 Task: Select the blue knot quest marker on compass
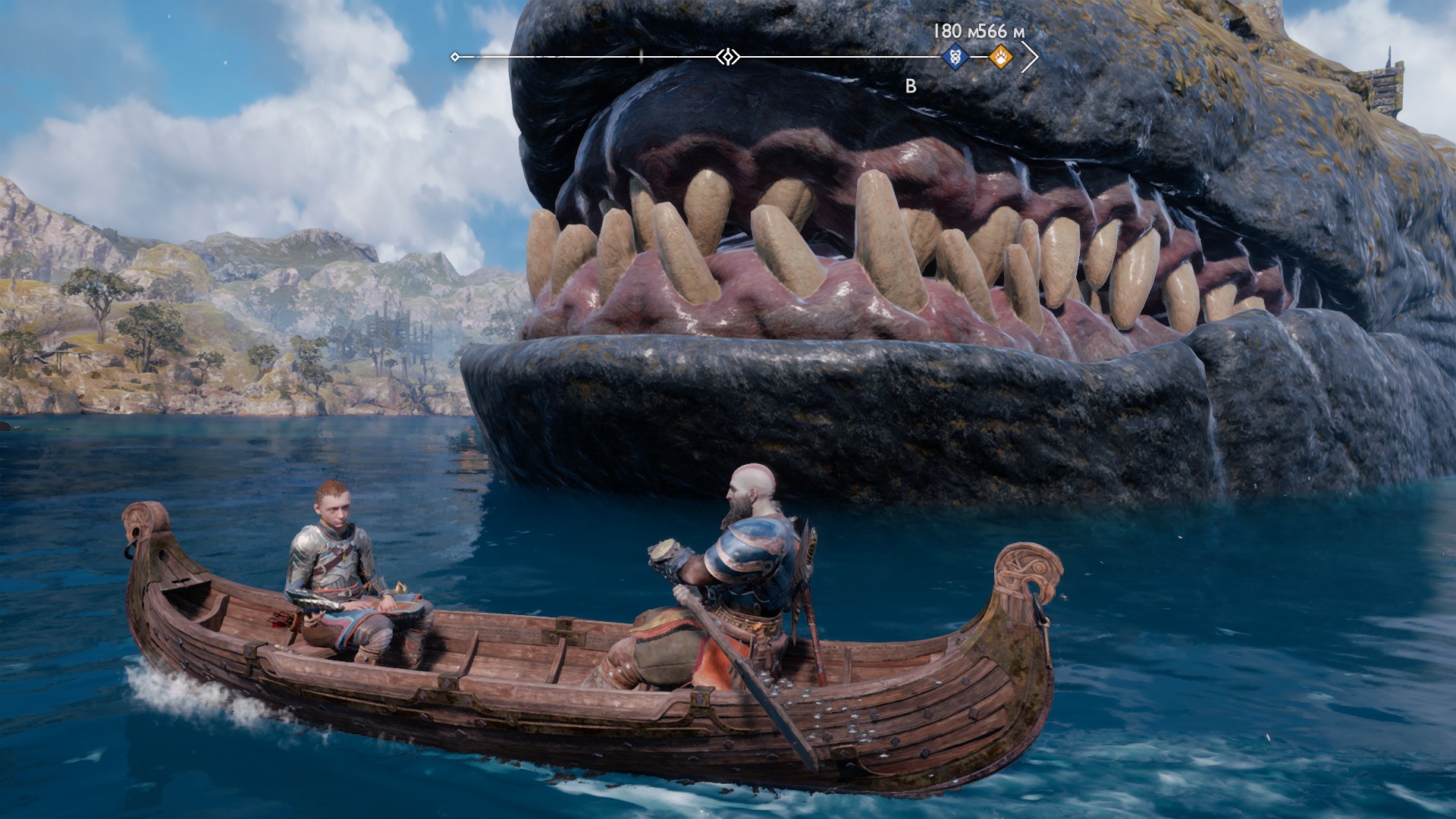pyautogui.click(x=955, y=57)
